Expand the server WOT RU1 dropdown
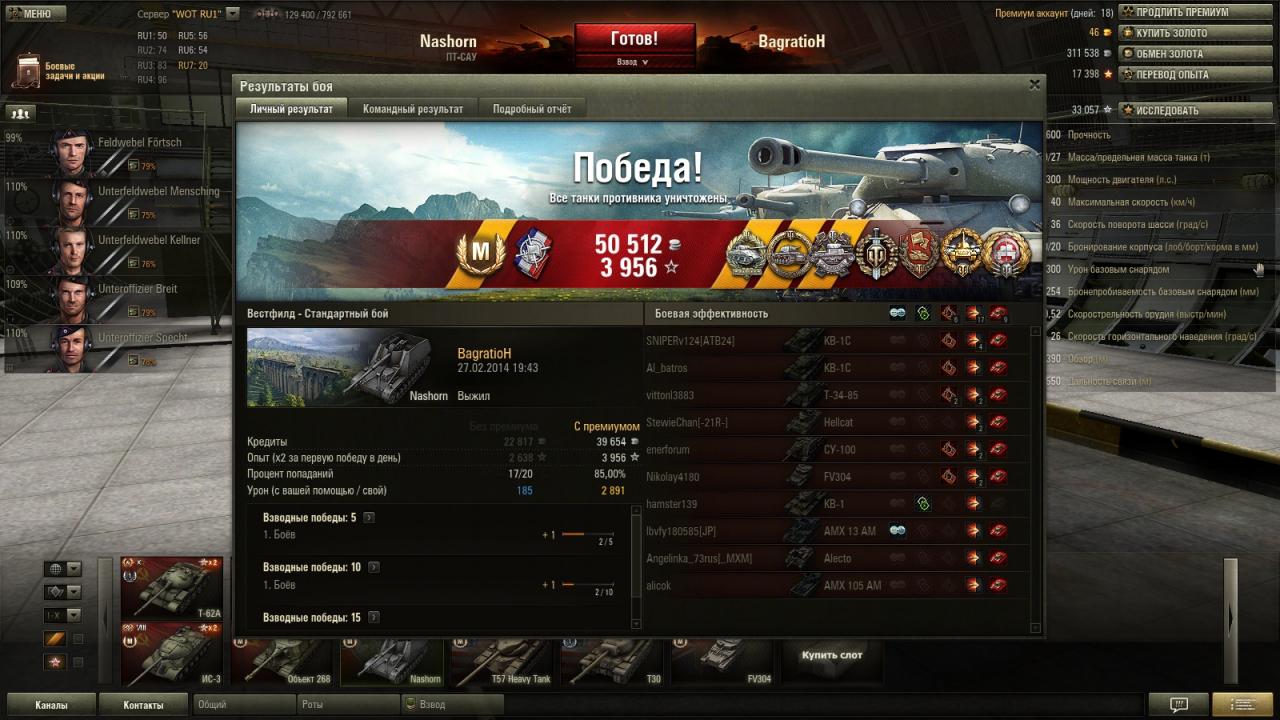 click(x=232, y=14)
